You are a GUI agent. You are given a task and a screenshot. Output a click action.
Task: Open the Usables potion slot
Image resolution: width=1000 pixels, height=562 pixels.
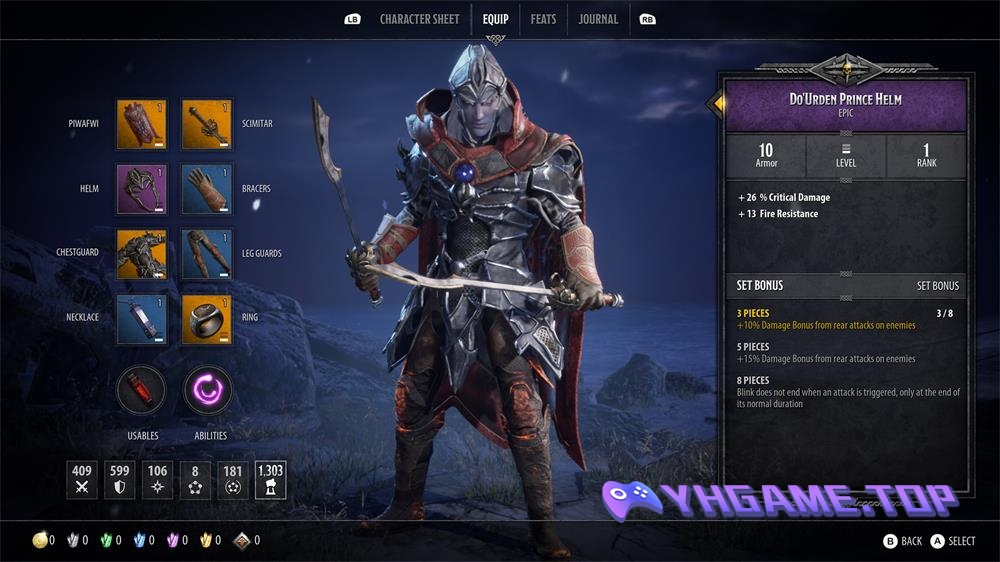tap(142, 390)
